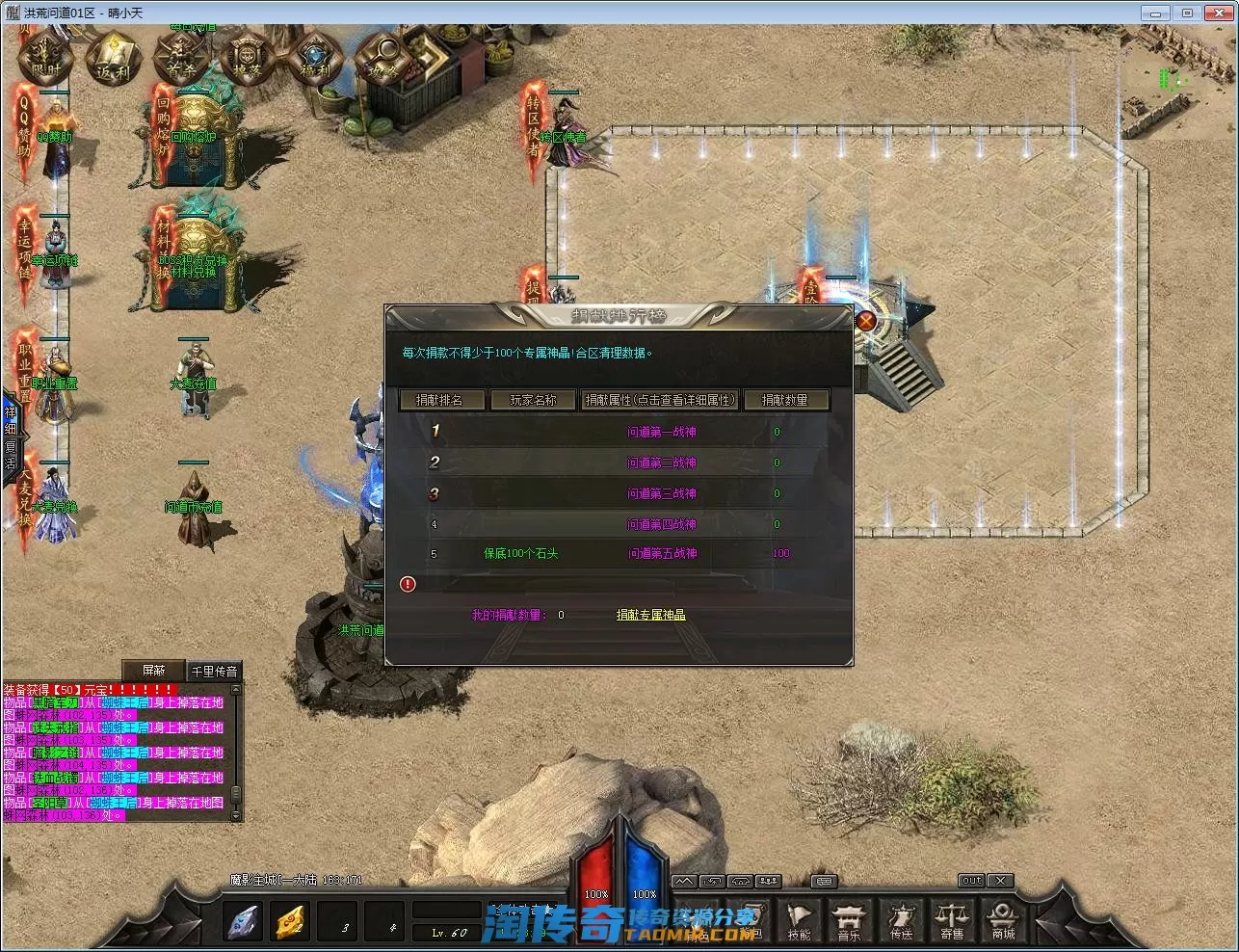Image resolution: width=1239 pixels, height=952 pixels.
Task: View 问道第三战神 title attributes
Action: tap(661, 494)
